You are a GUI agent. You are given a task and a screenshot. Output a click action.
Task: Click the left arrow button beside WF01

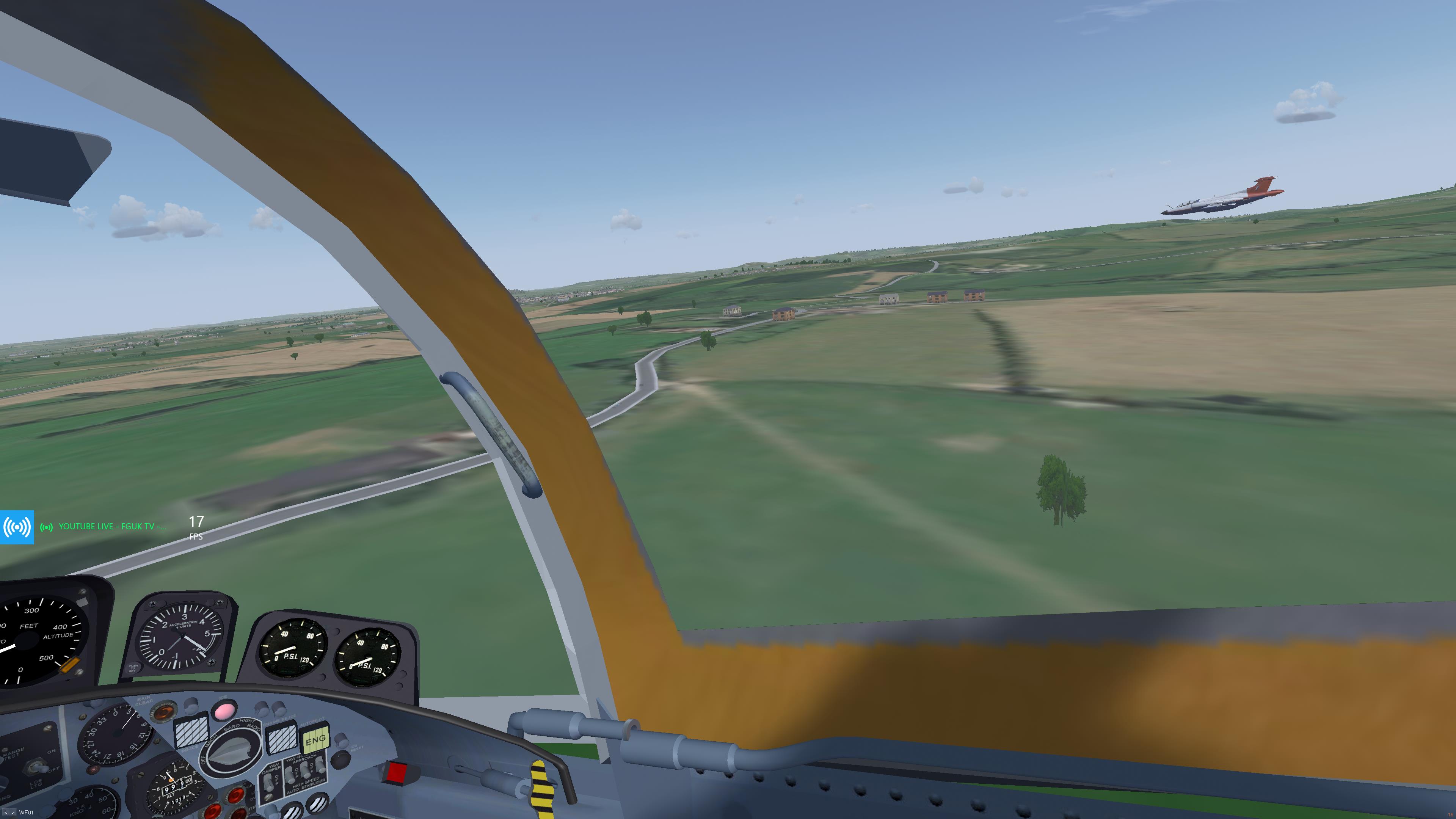pos(6,813)
